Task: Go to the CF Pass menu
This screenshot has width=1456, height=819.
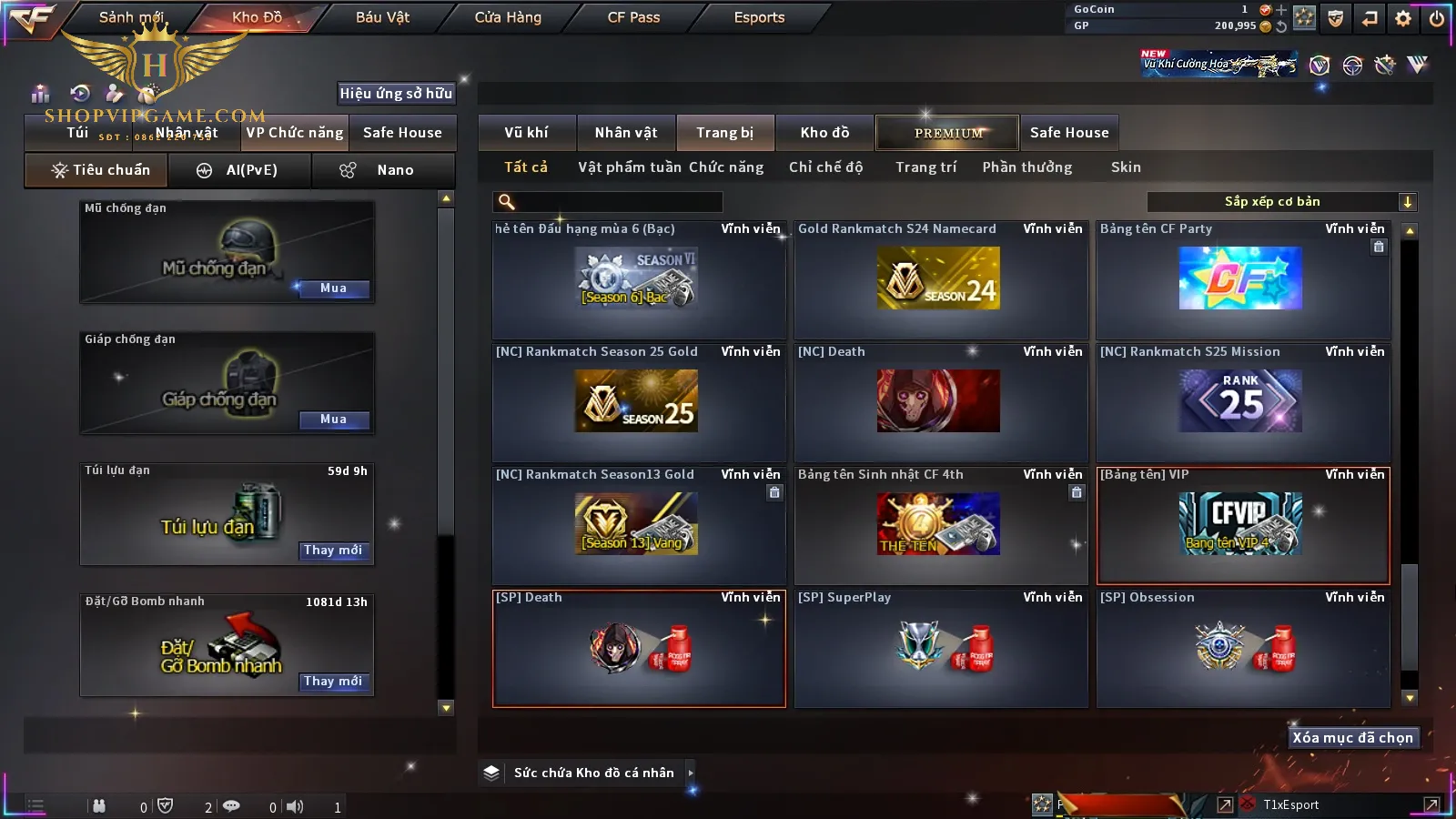Action: click(x=633, y=17)
